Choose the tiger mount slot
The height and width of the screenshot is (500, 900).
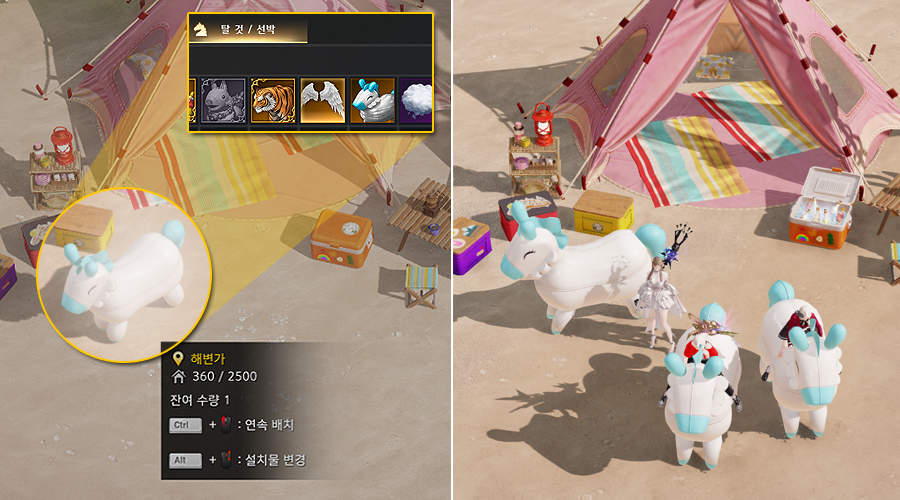(273, 101)
